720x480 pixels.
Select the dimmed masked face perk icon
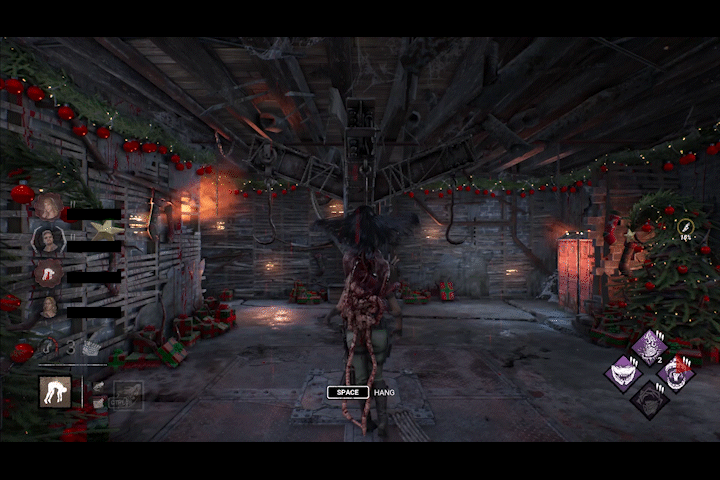pyautogui.click(x=649, y=400)
